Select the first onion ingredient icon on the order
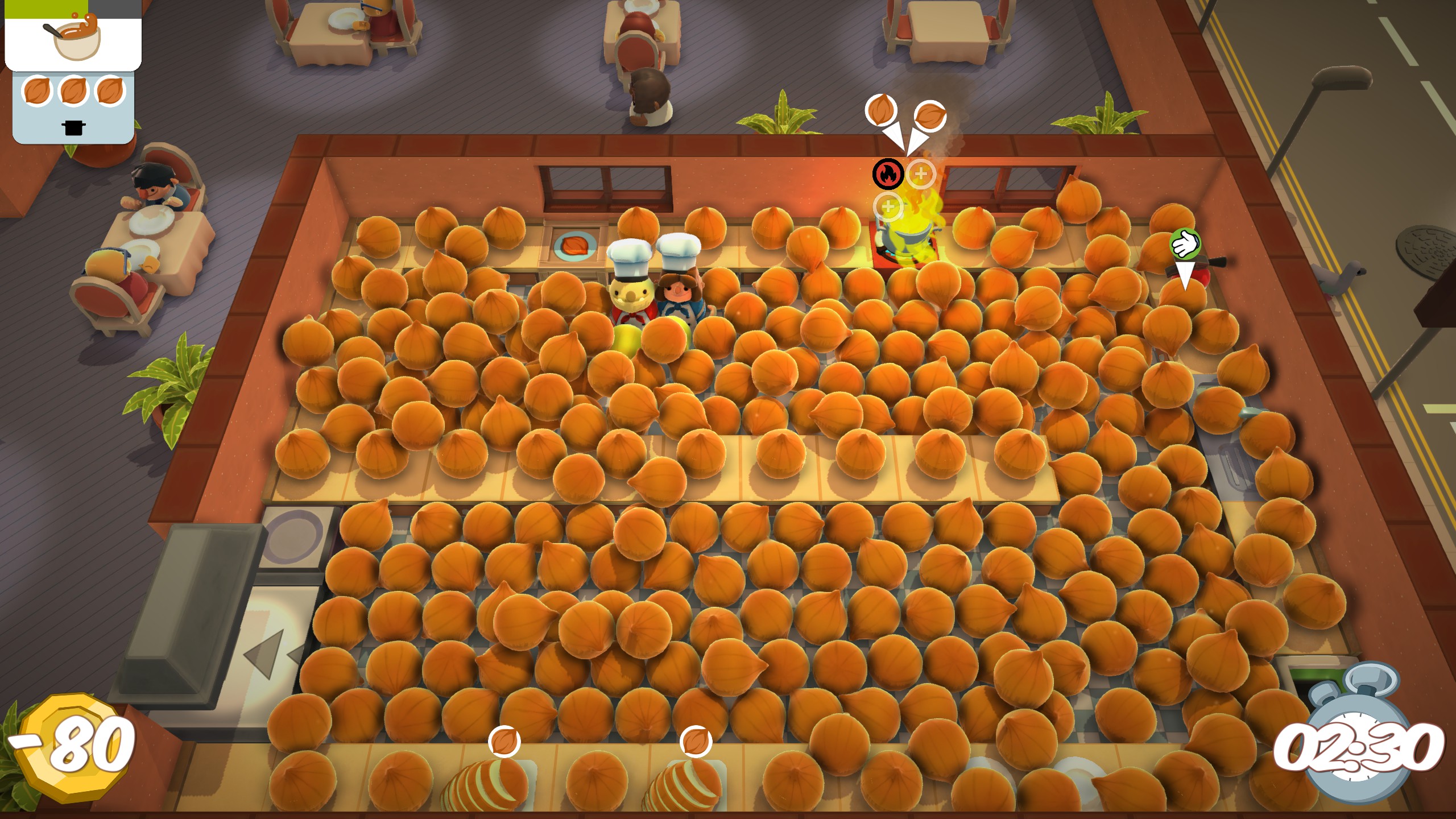 [37, 91]
